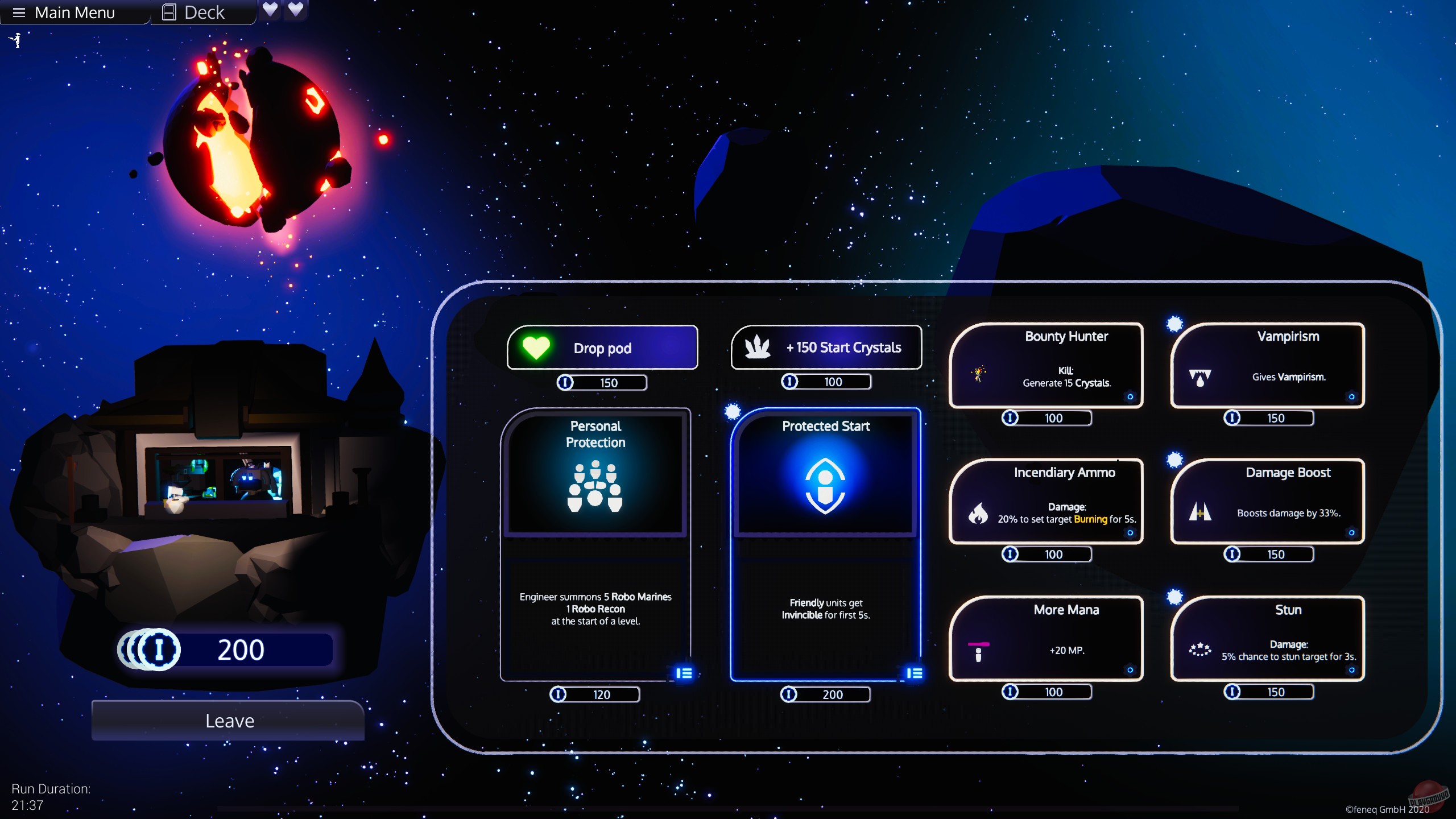This screenshot has width=1456, height=819.
Task: Purchase the Personal Protection card for 120
Action: pos(595,694)
